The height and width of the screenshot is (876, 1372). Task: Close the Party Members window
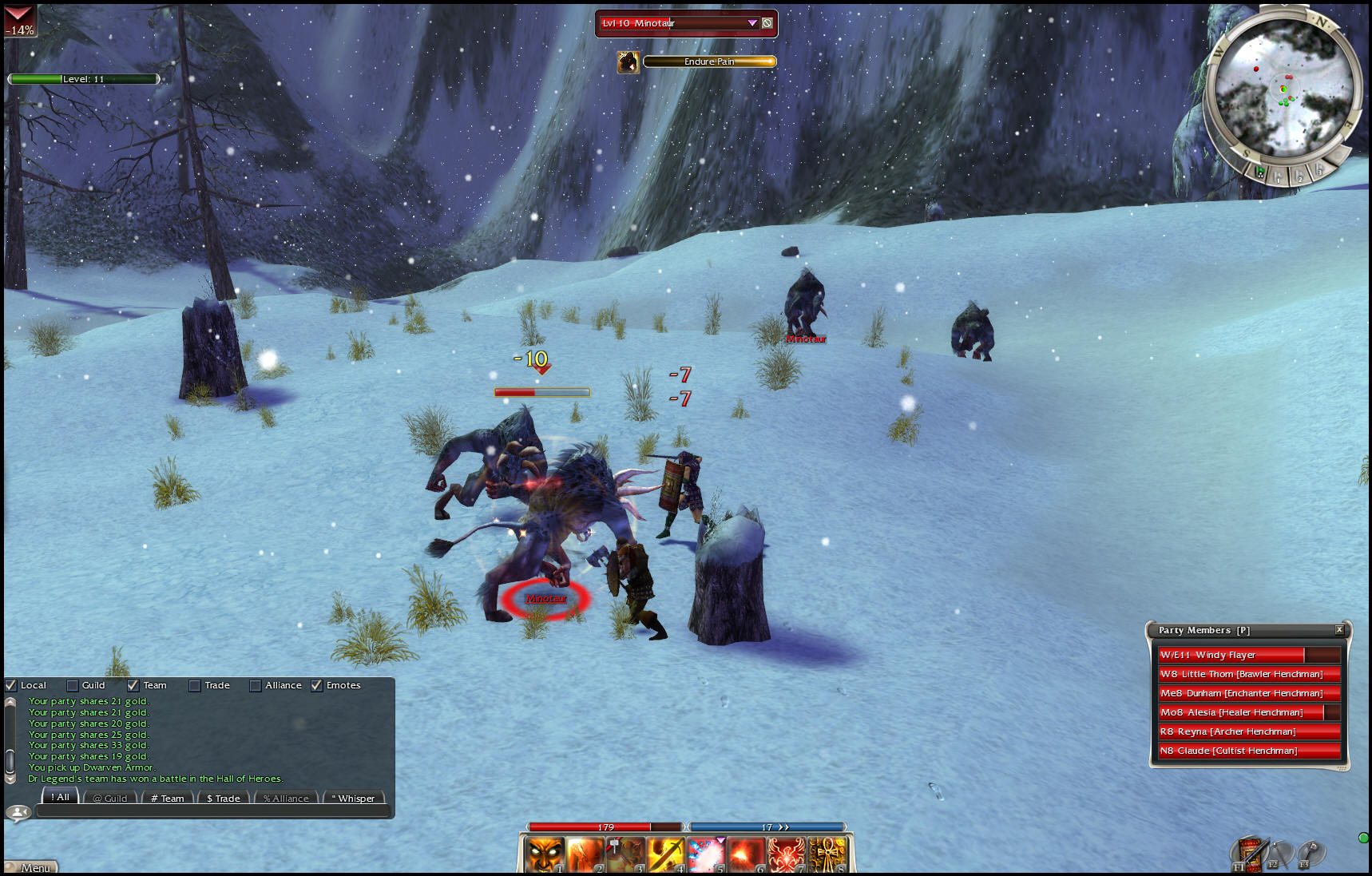[x=1339, y=630]
